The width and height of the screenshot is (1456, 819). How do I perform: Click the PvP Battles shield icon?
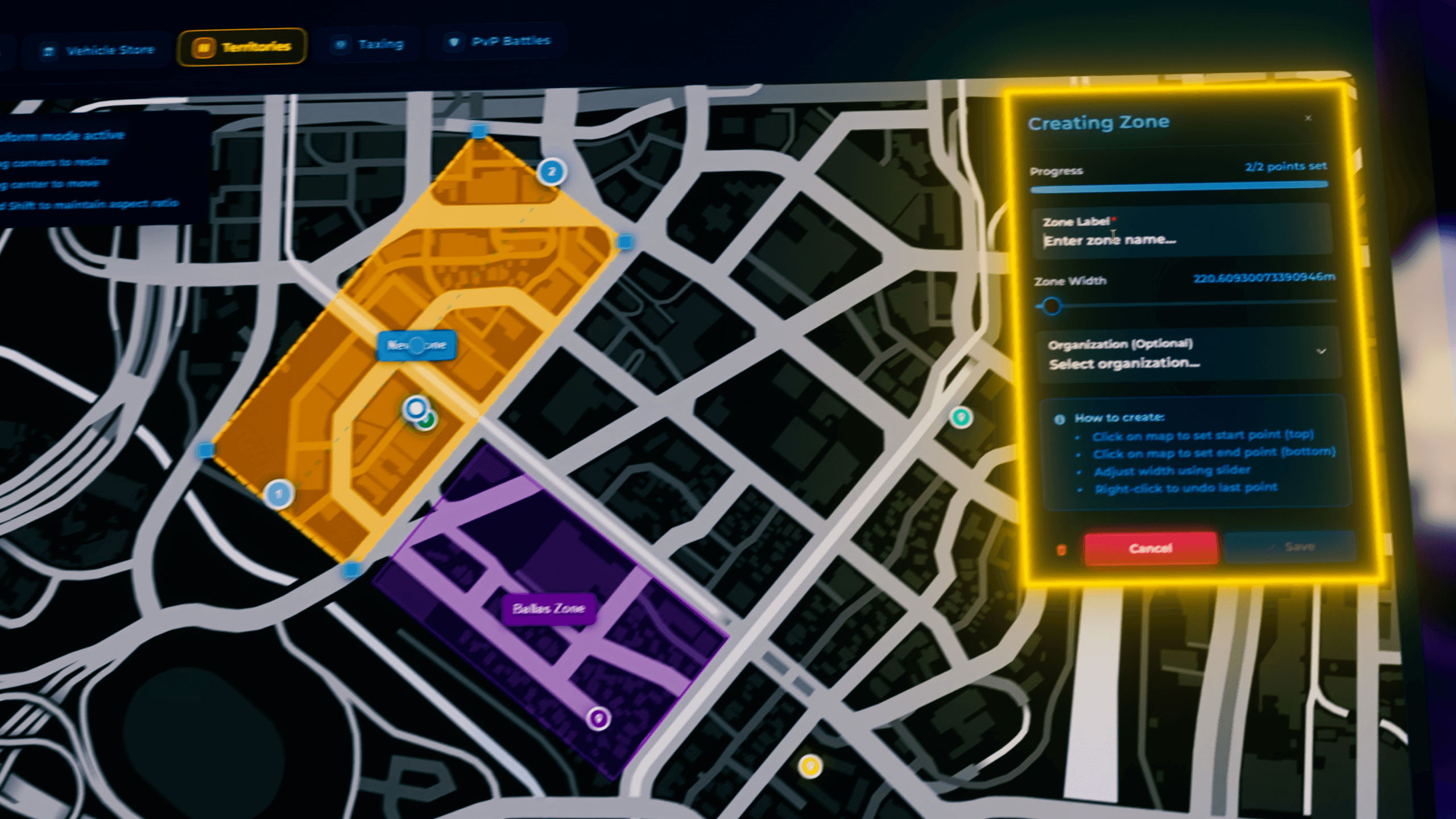[452, 41]
